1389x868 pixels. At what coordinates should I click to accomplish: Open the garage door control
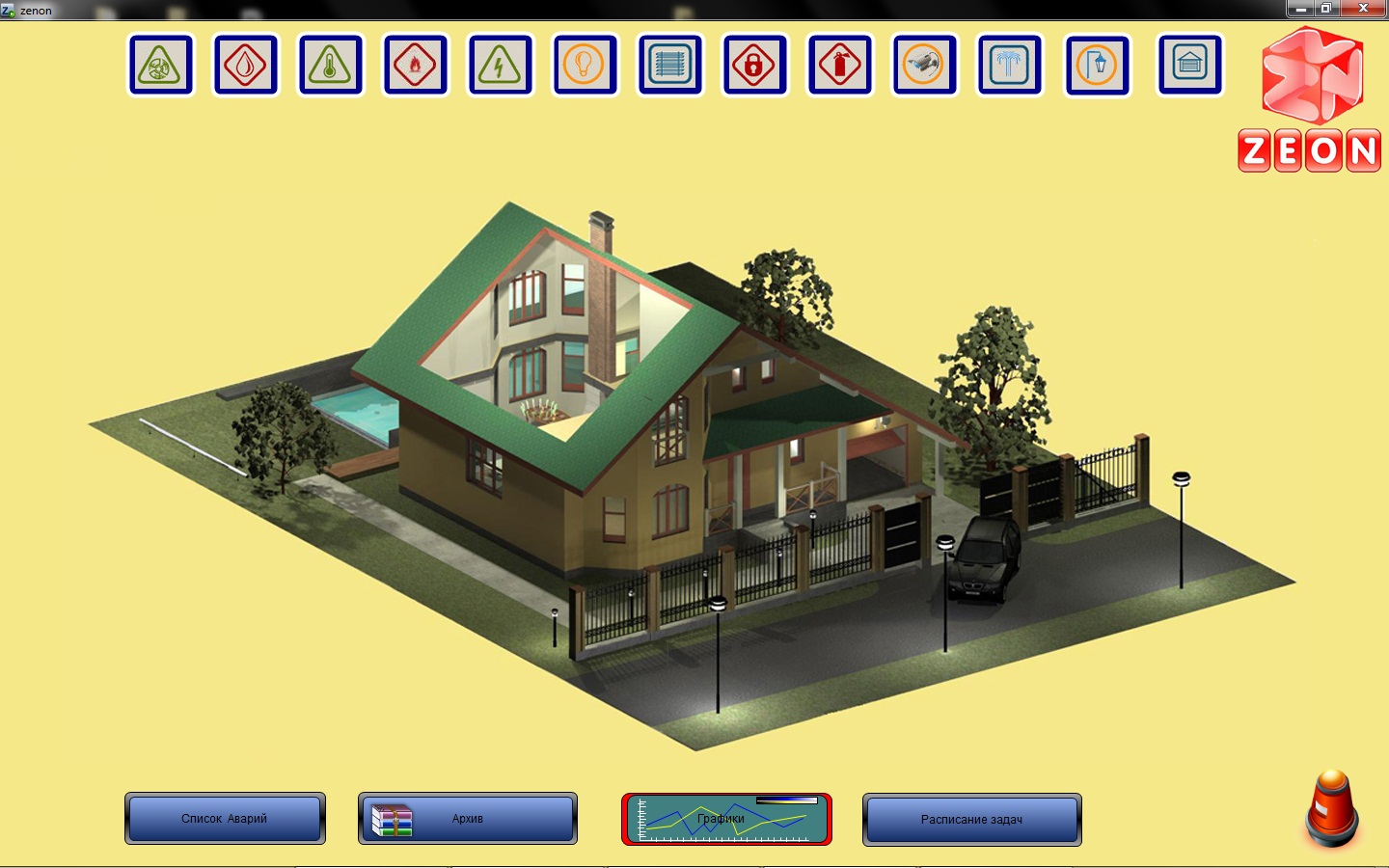click(x=1189, y=66)
